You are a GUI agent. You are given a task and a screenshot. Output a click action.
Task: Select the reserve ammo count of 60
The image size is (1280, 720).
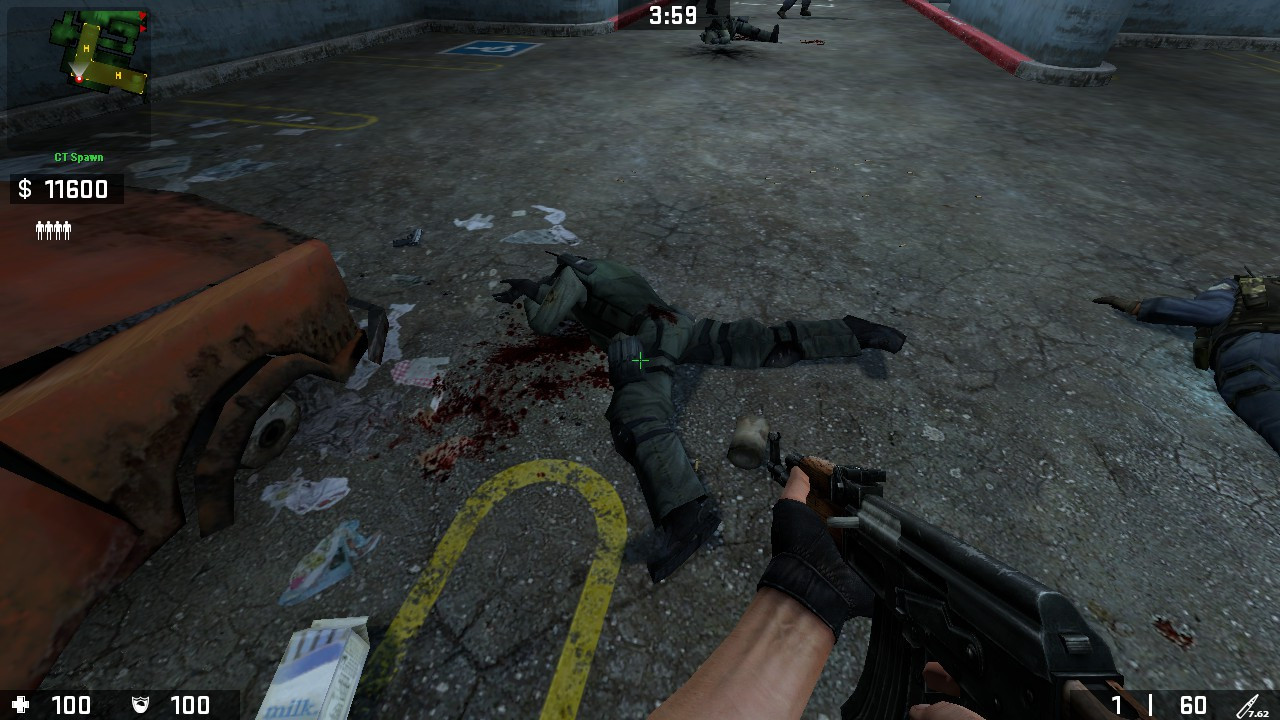pyautogui.click(x=1194, y=703)
